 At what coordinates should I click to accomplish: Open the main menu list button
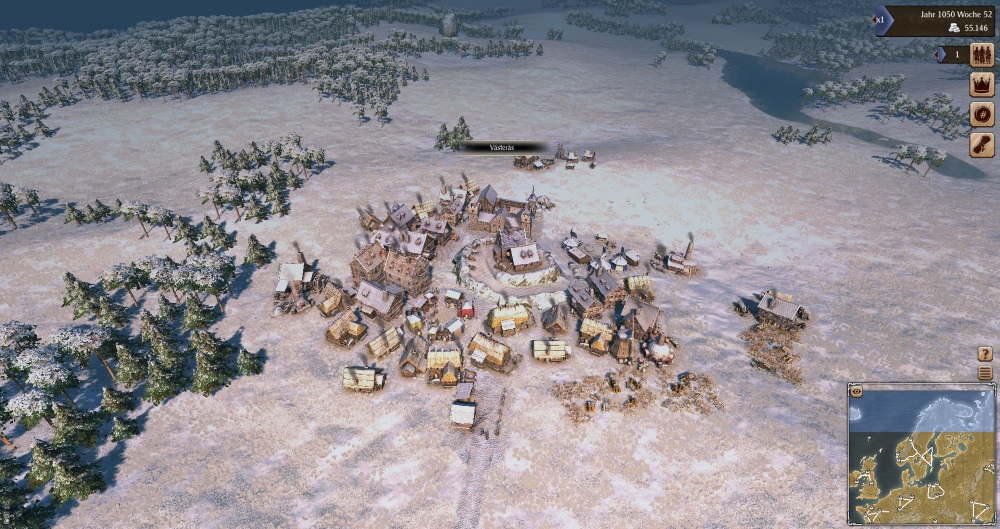985,373
